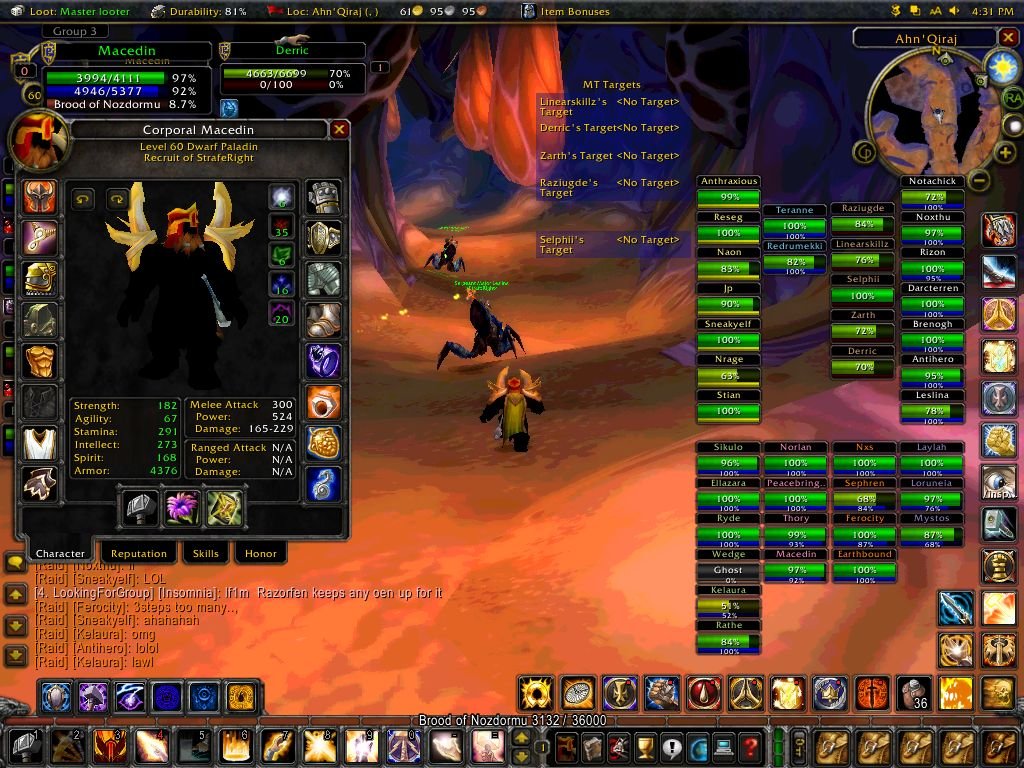Select the equipped gauntlets slot
This screenshot has height=768, width=1024.
click(324, 197)
